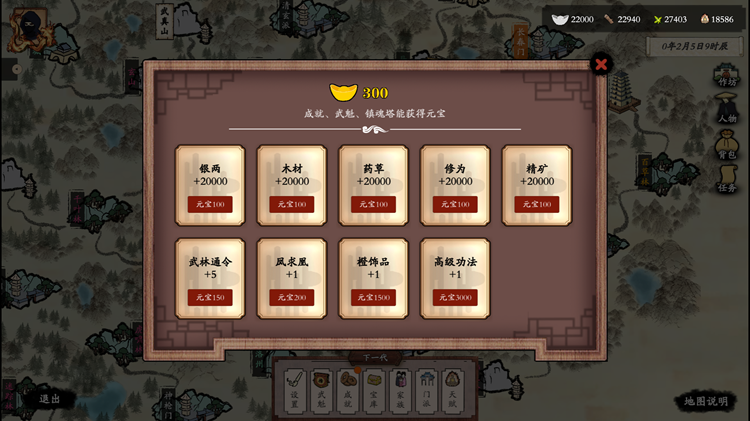Screen dimensions: 750x421
Task: Purchase 凤求凰 for 元宝200
Action: (292, 297)
